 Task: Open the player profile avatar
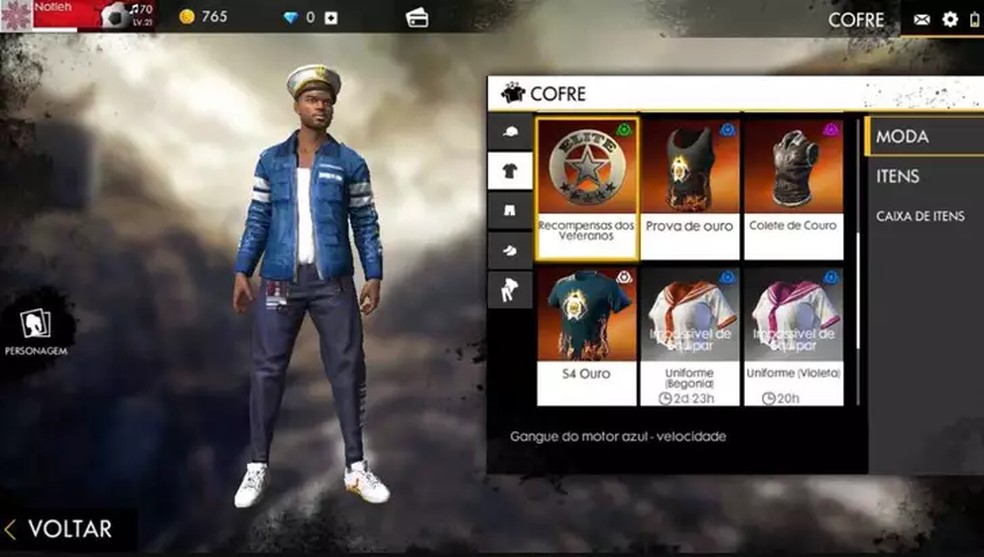coord(17,15)
